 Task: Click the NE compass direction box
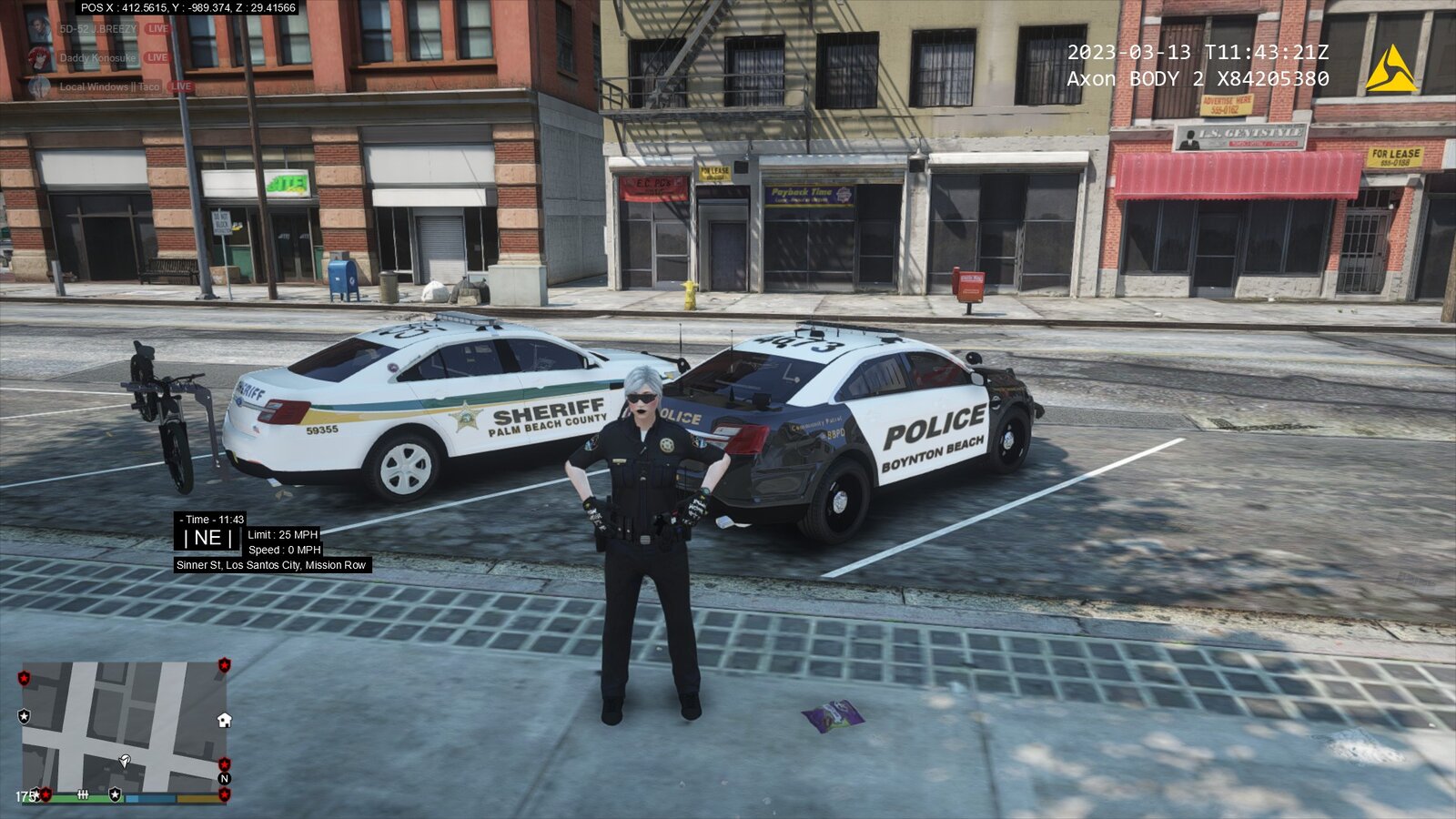click(208, 538)
